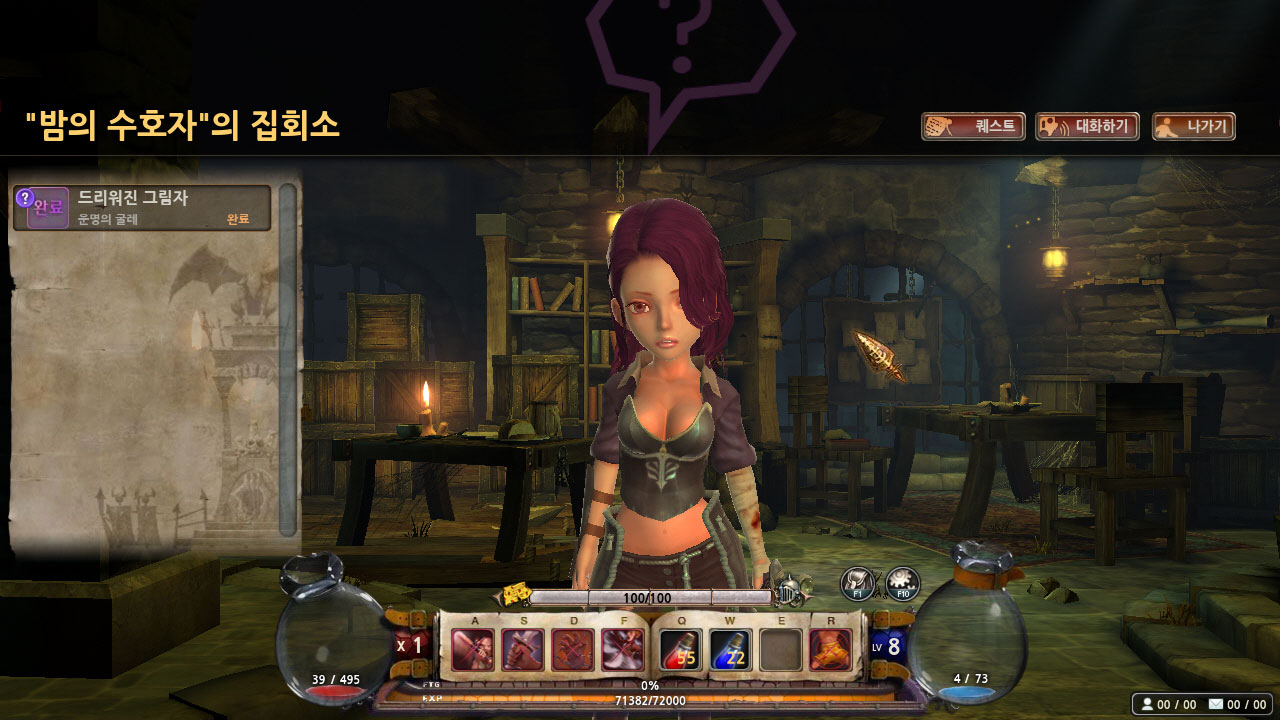Choose 대화하기 to talk with the NPC
Viewport: 1280px width, 720px height.
[1087, 127]
